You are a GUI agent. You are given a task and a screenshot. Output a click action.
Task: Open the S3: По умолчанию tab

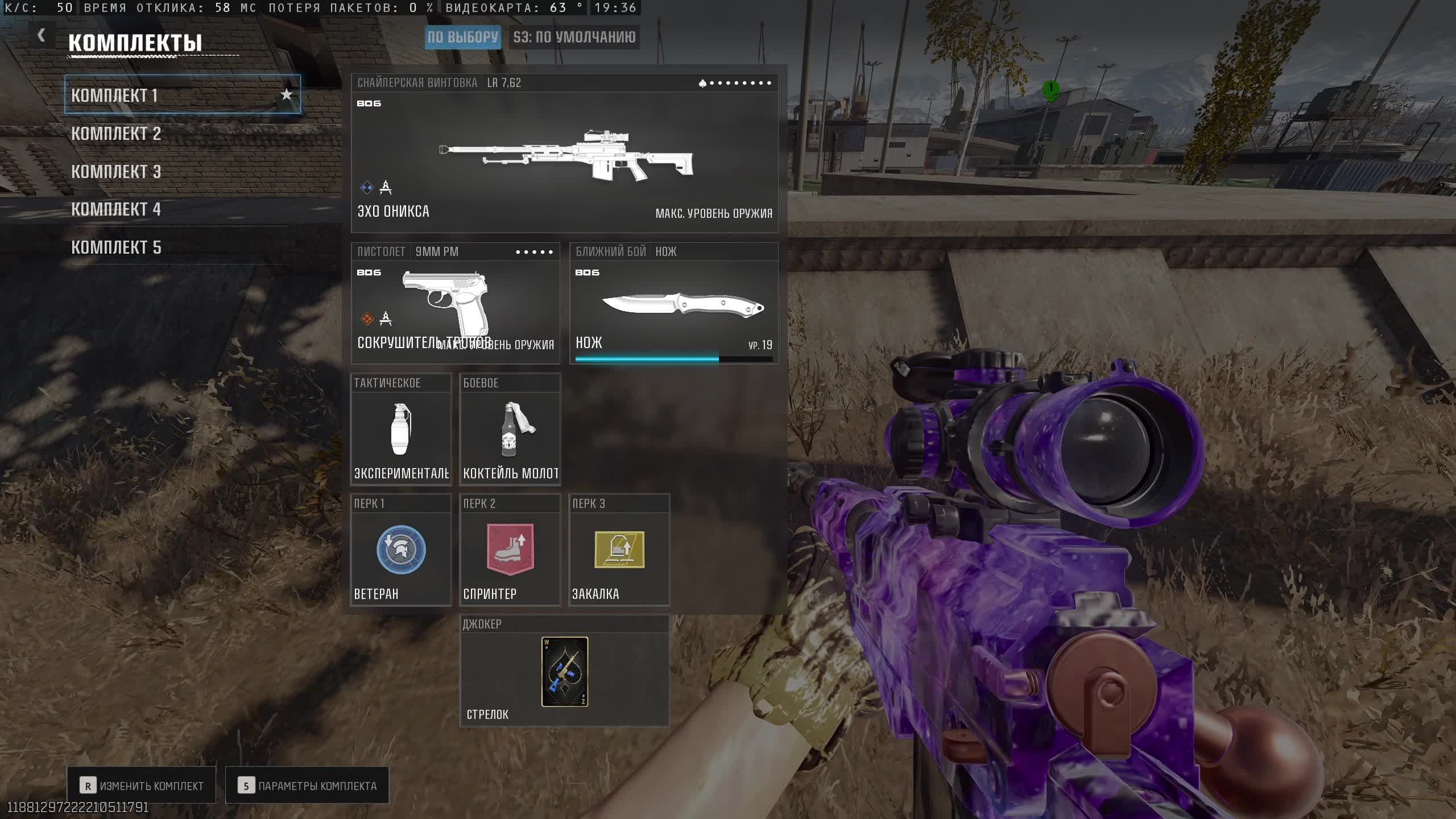tap(574, 38)
